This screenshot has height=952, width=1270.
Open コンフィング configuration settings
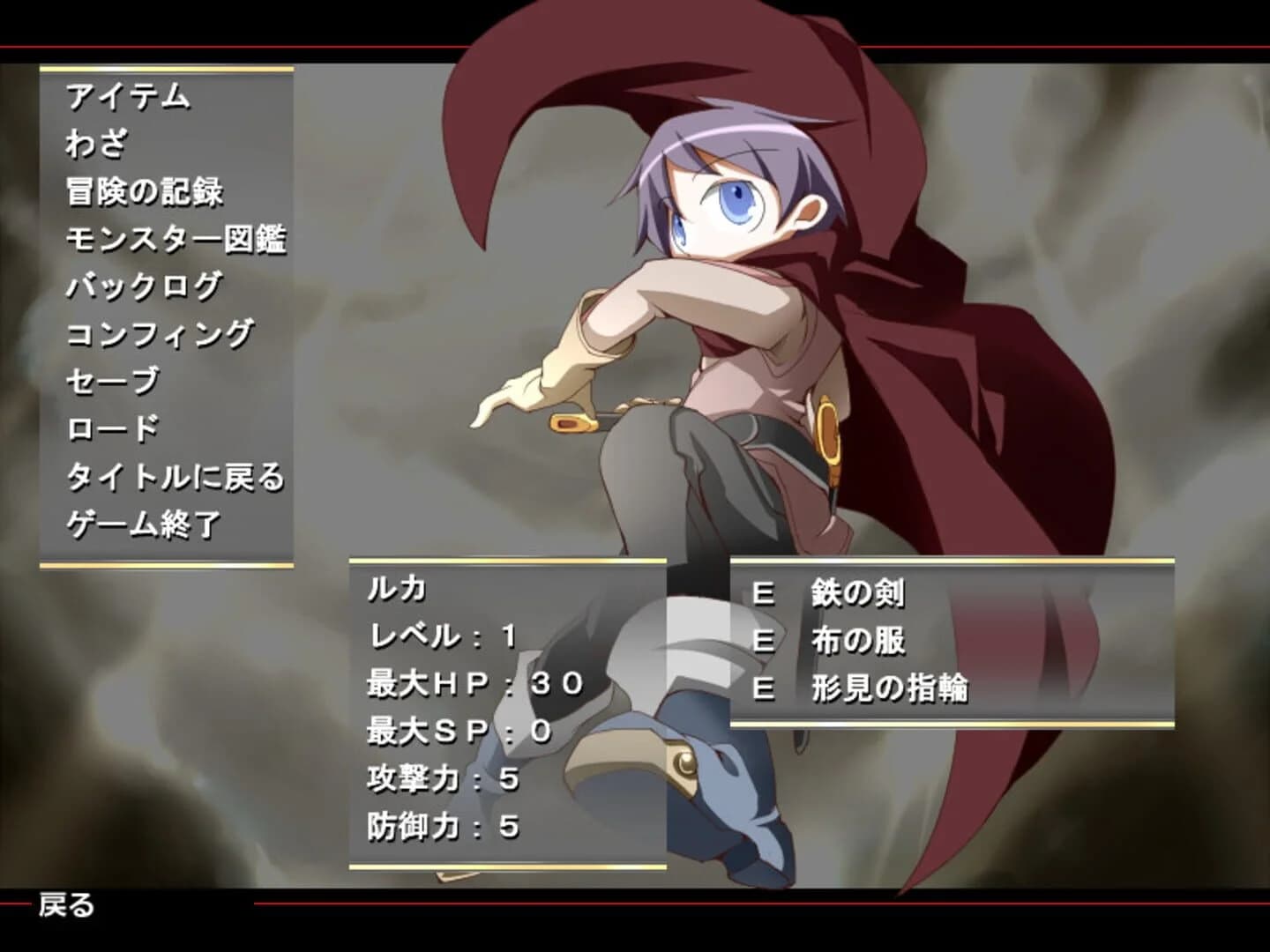159,331
